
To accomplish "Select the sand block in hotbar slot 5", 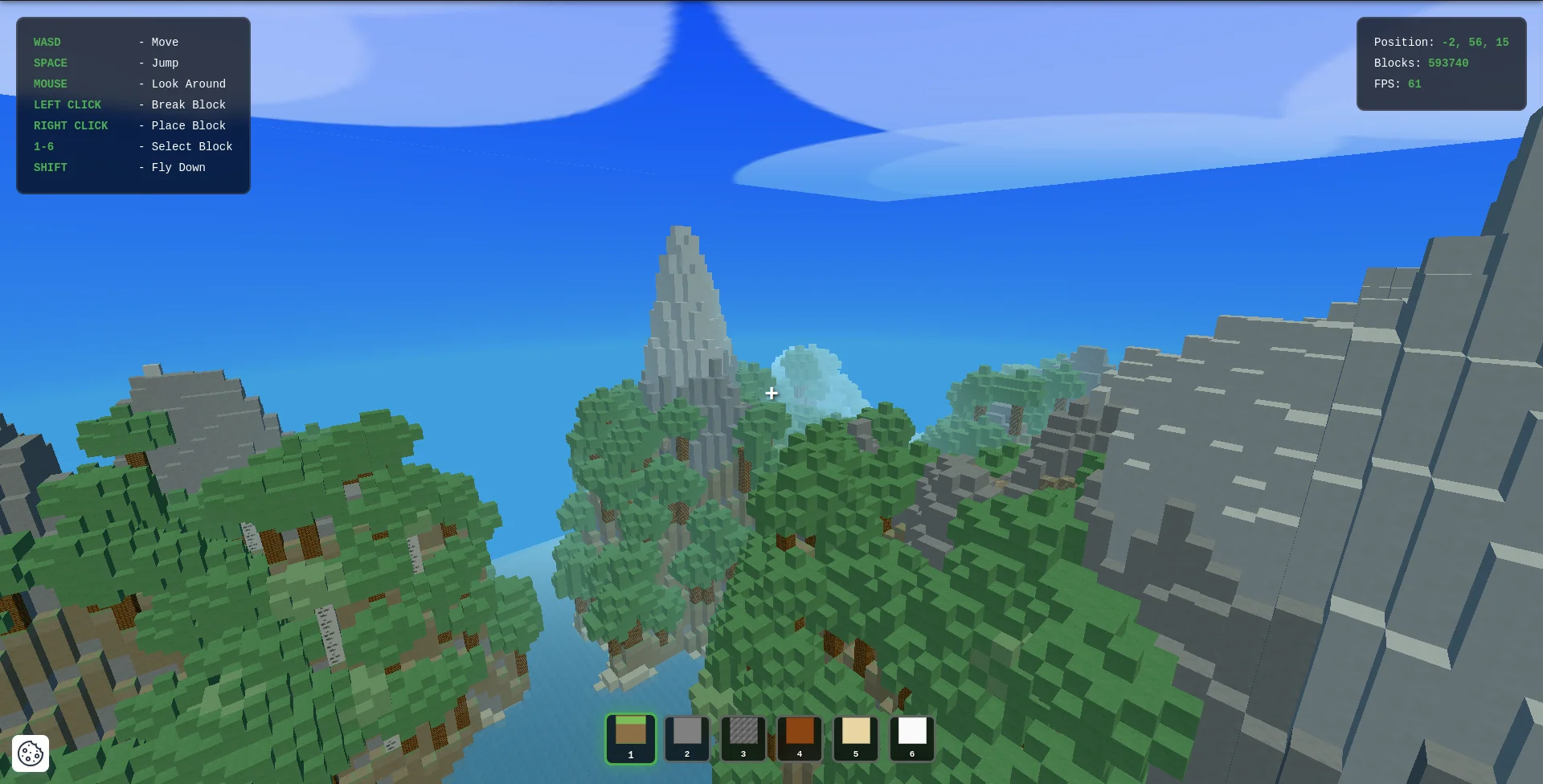I will point(855,736).
